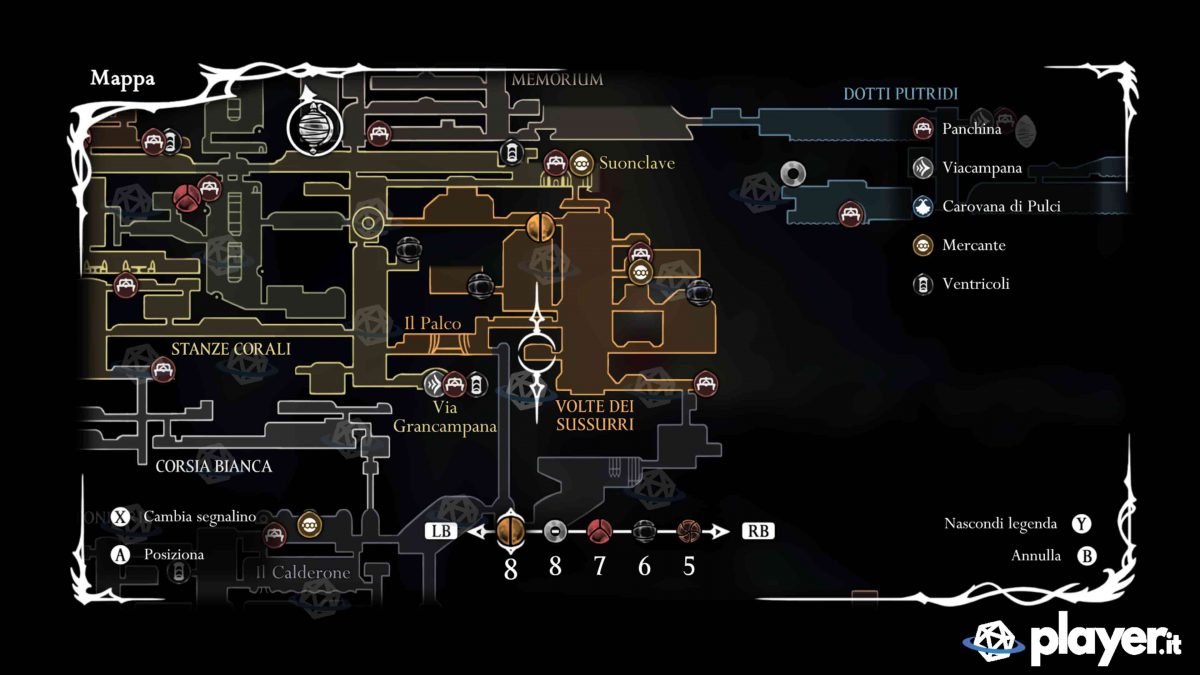
Task: Click the bench icon in Dotti Putridi
Action: (x=850, y=214)
